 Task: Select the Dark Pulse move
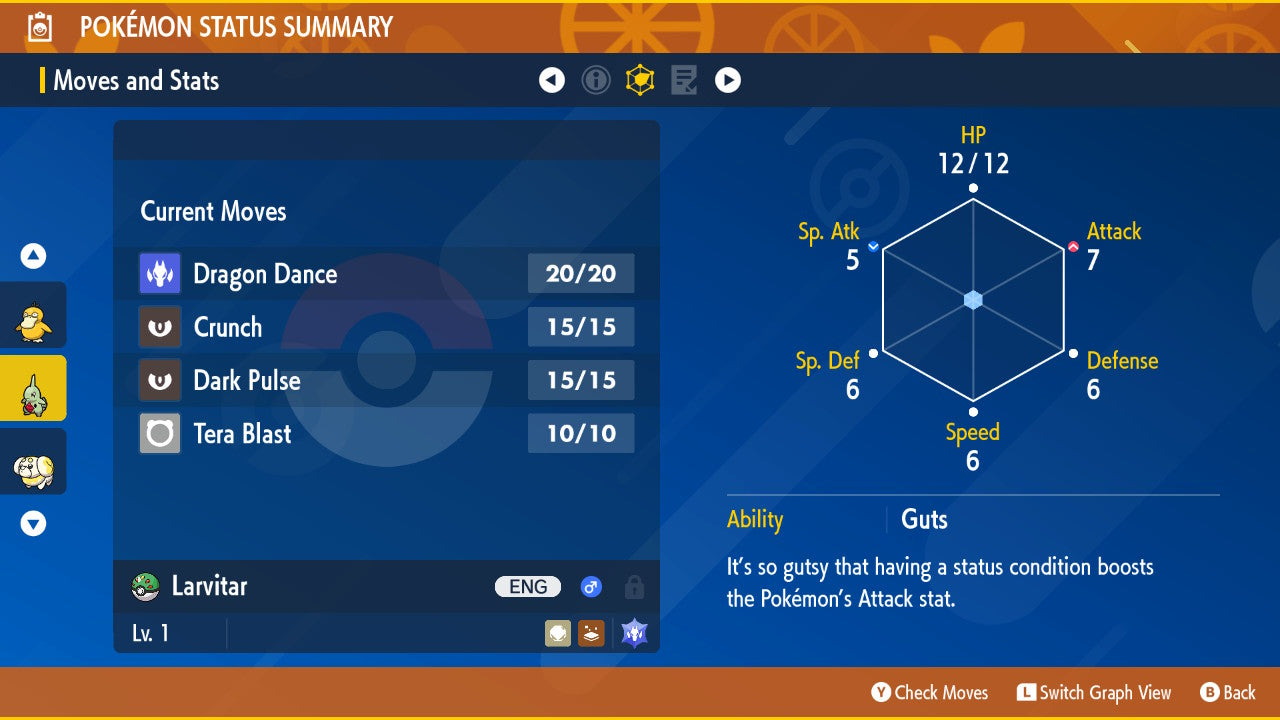point(386,380)
